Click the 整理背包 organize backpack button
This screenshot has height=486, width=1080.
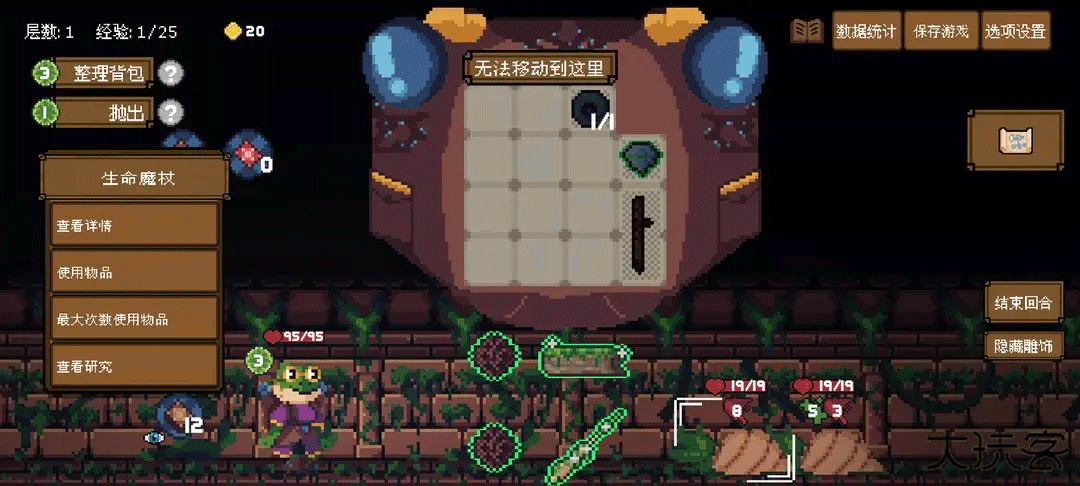[x=108, y=73]
